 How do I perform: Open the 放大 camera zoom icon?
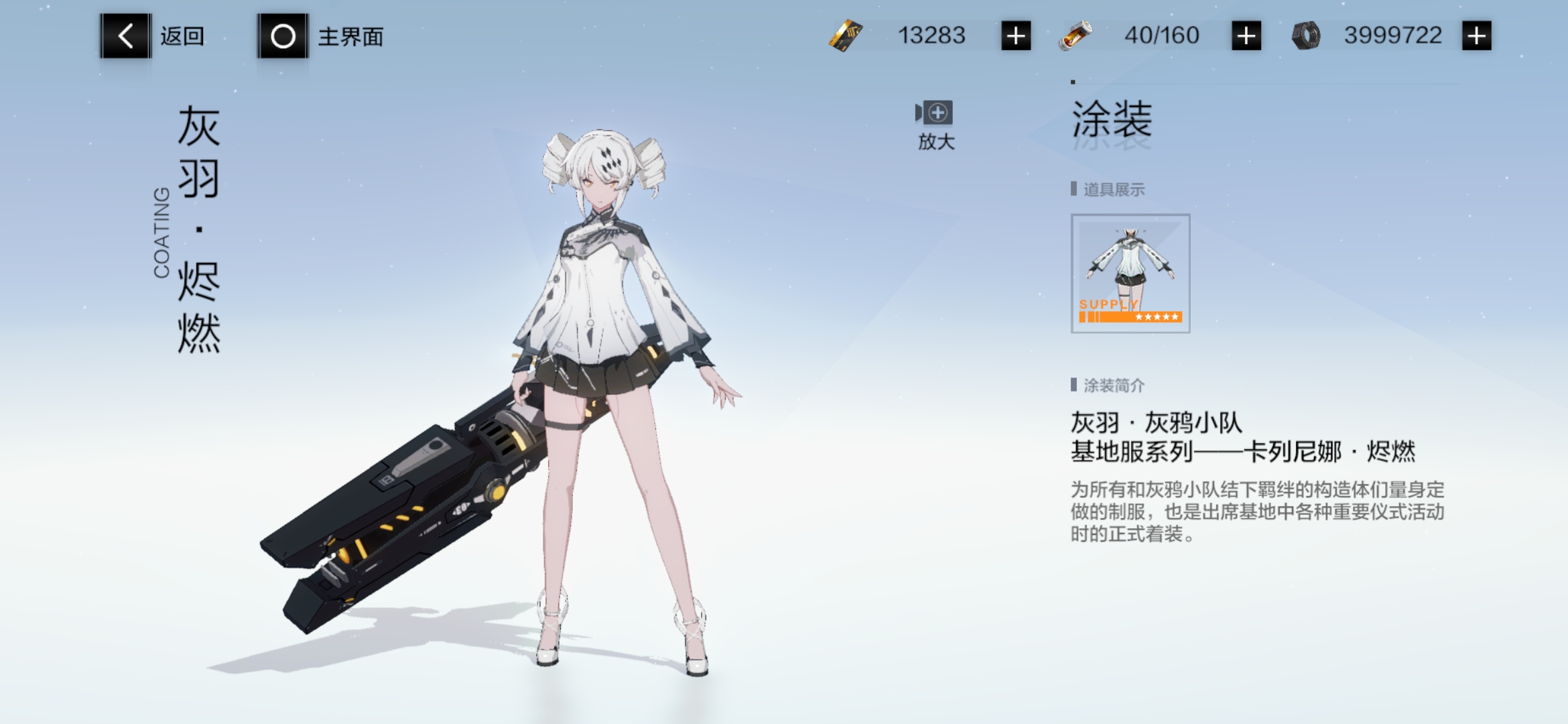tap(934, 115)
